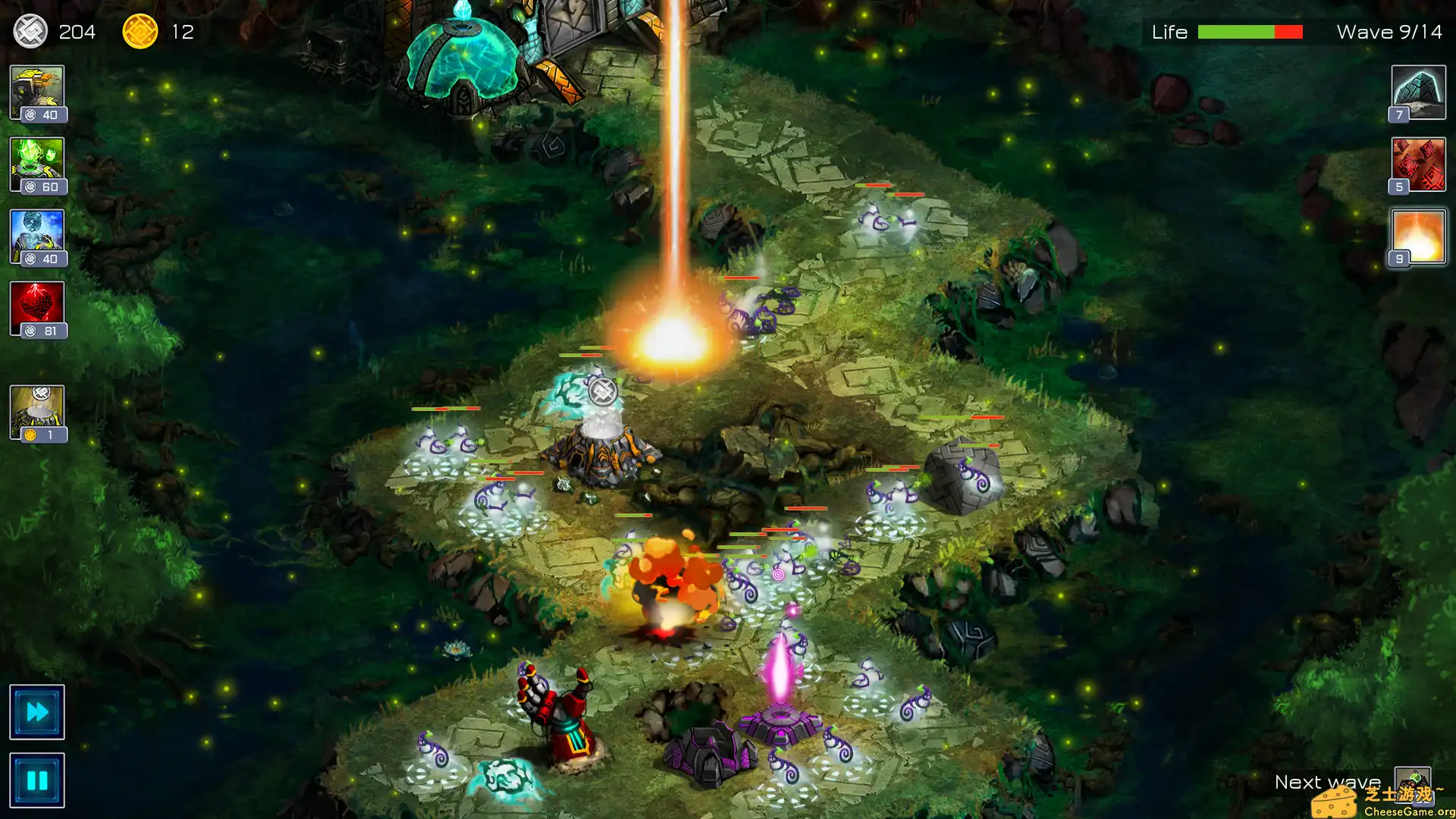Activate the stone barrier ability with 7 charges
This screenshot has width=1456, height=819.
pyautogui.click(x=1417, y=93)
